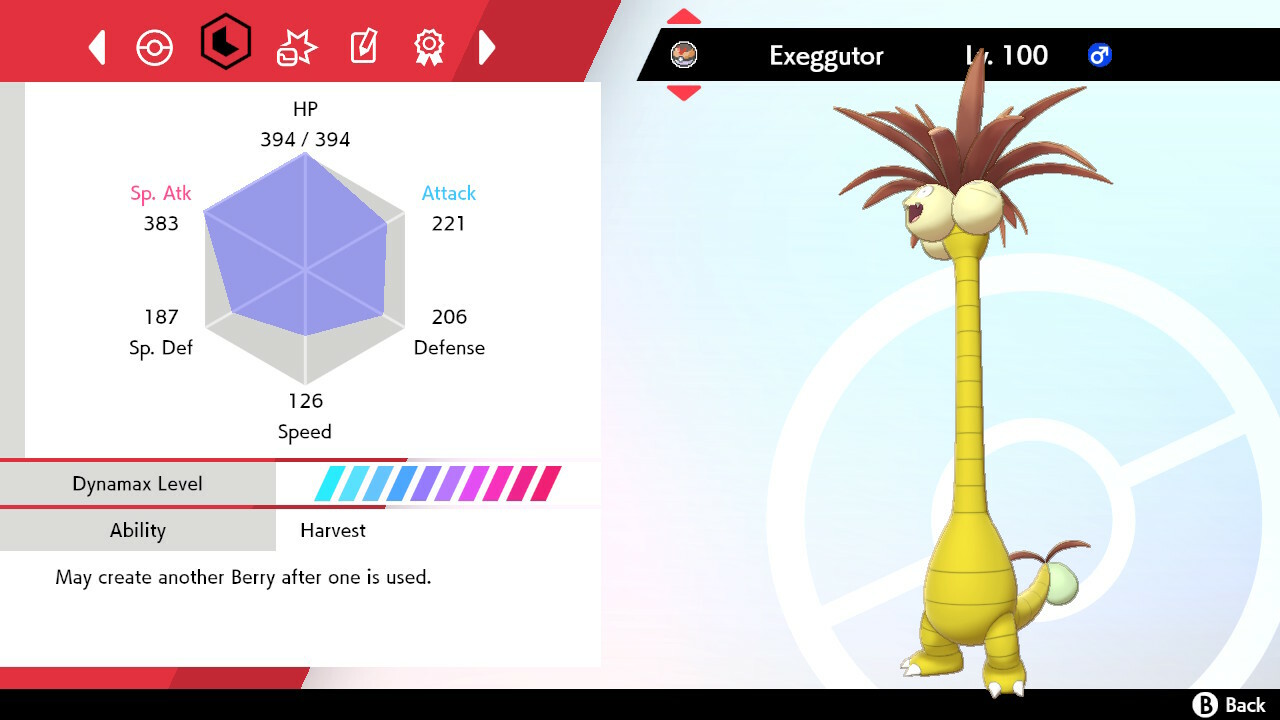Select the hexagon stats chart icon
Screen dimensions: 1280x720
[x=226, y=45]
